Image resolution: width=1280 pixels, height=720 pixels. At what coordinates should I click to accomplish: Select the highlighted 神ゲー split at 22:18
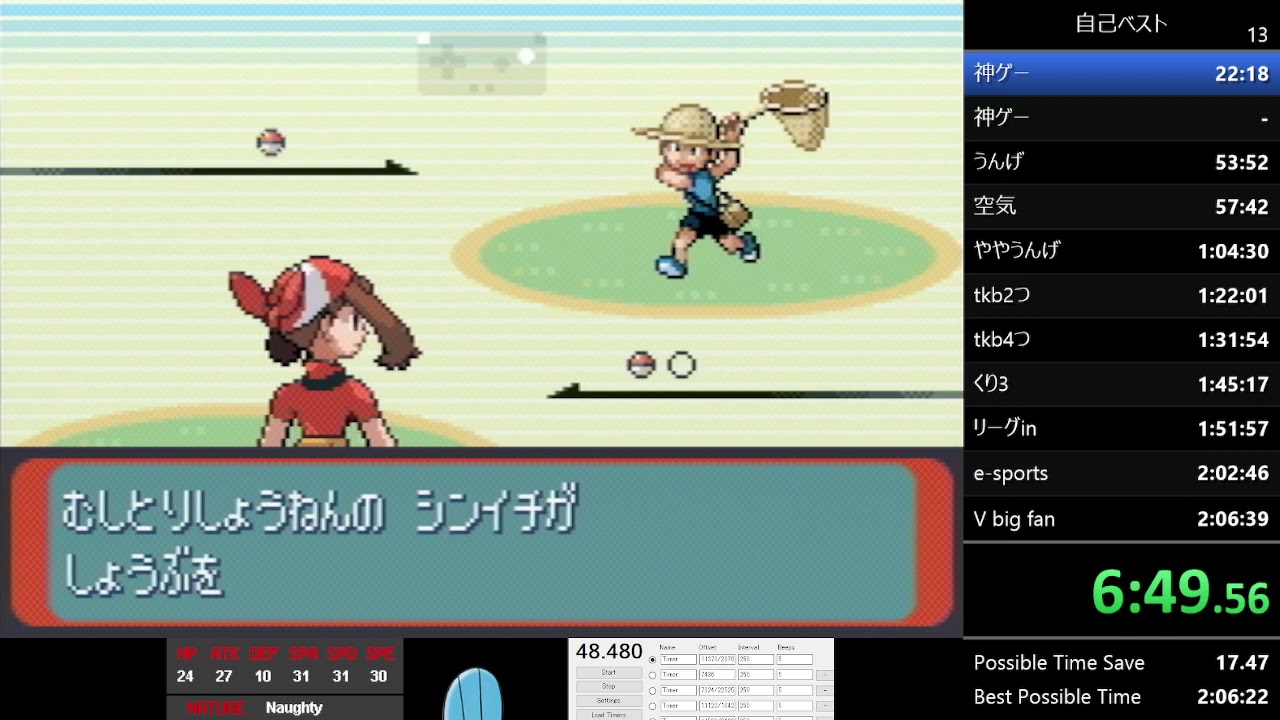[1119, 73]
